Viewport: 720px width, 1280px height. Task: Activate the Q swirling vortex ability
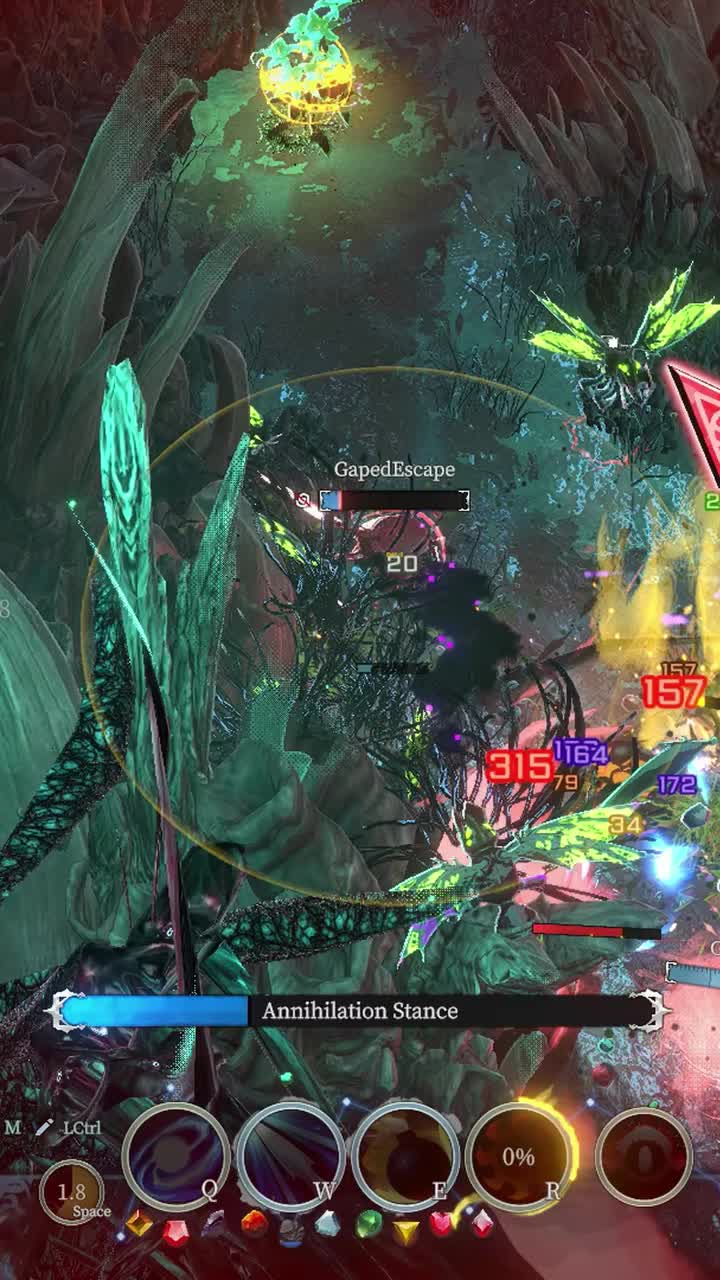click(175, 1156)
